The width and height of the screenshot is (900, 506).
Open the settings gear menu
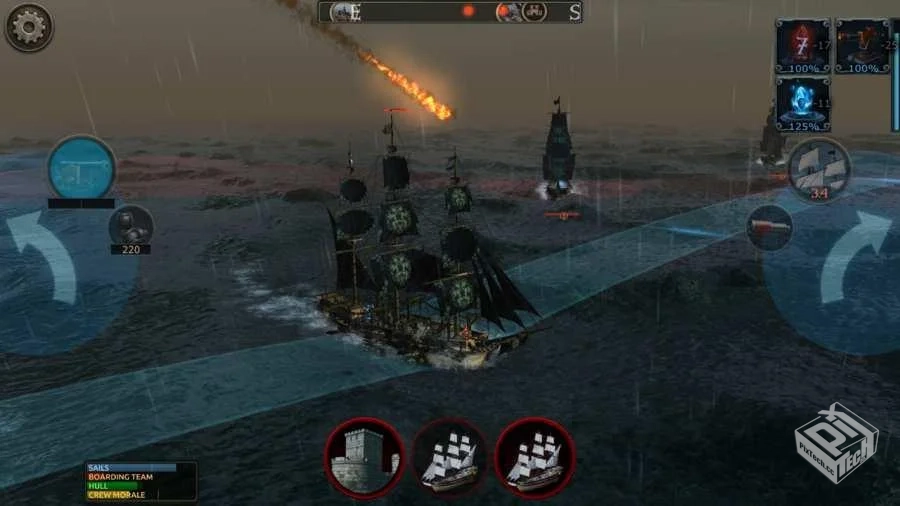[x=28, y=27]
